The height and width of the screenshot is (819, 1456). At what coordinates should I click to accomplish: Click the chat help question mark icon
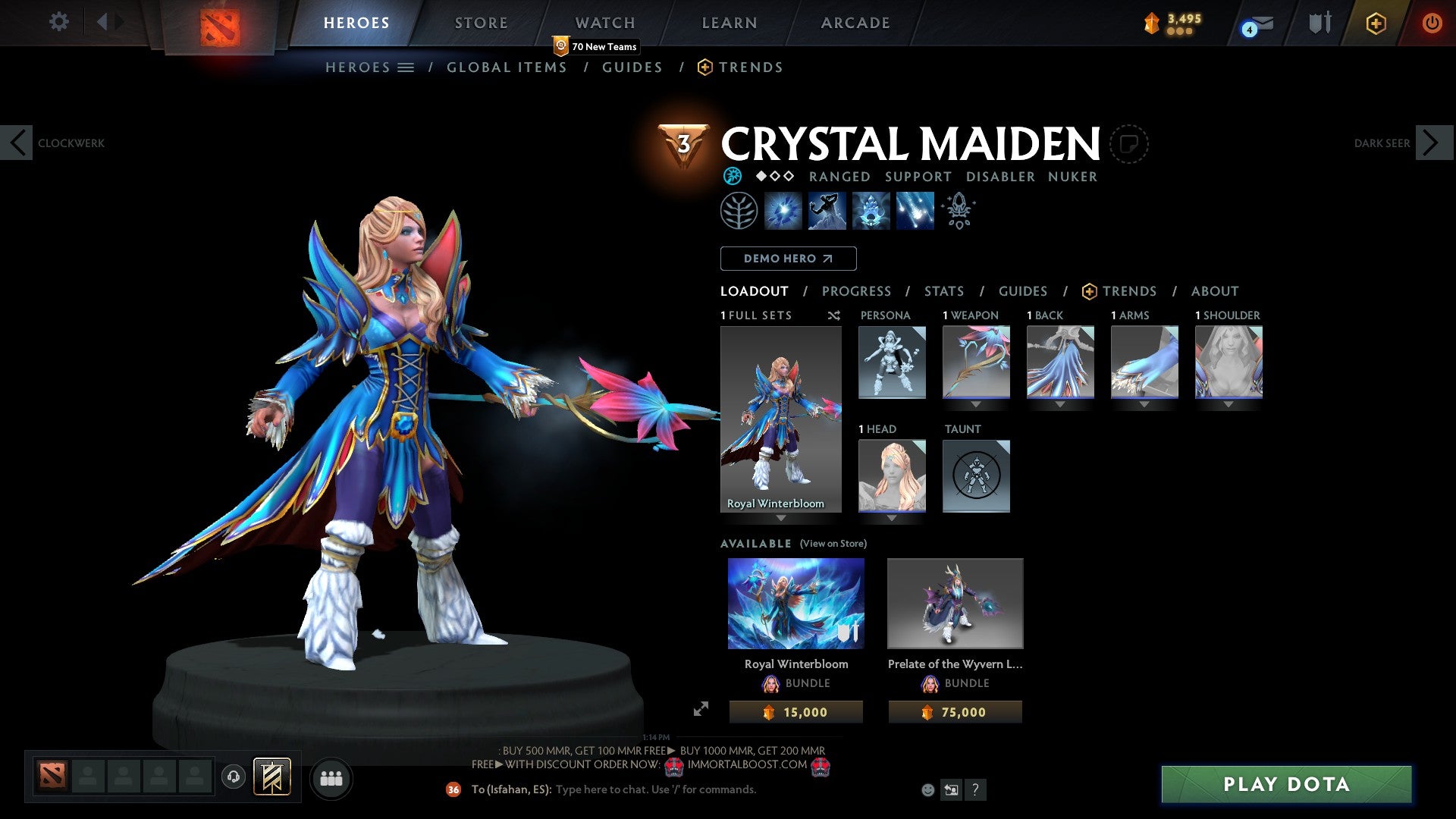[x=976, y=790]
